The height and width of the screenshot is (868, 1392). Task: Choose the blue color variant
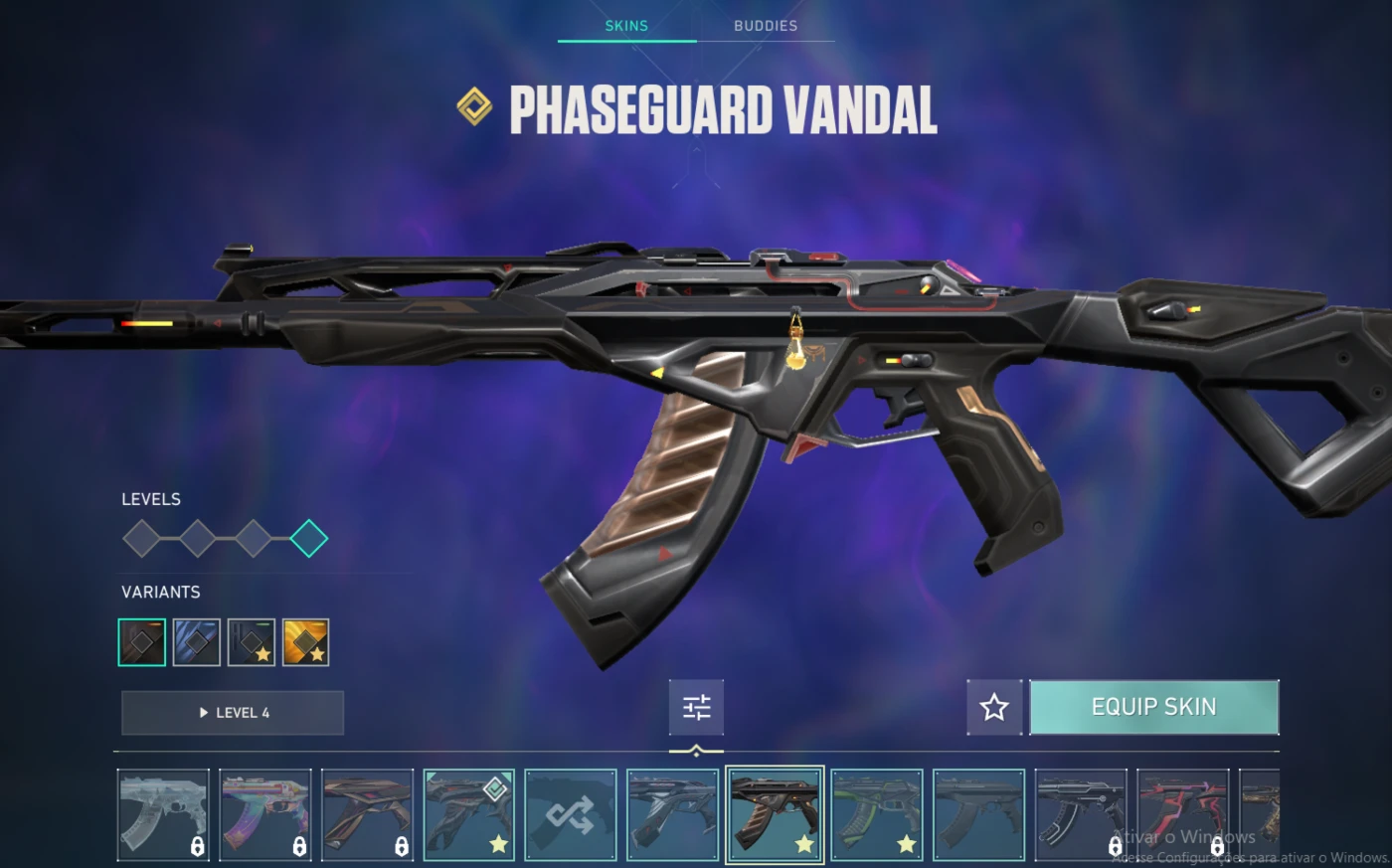point(196,642)
